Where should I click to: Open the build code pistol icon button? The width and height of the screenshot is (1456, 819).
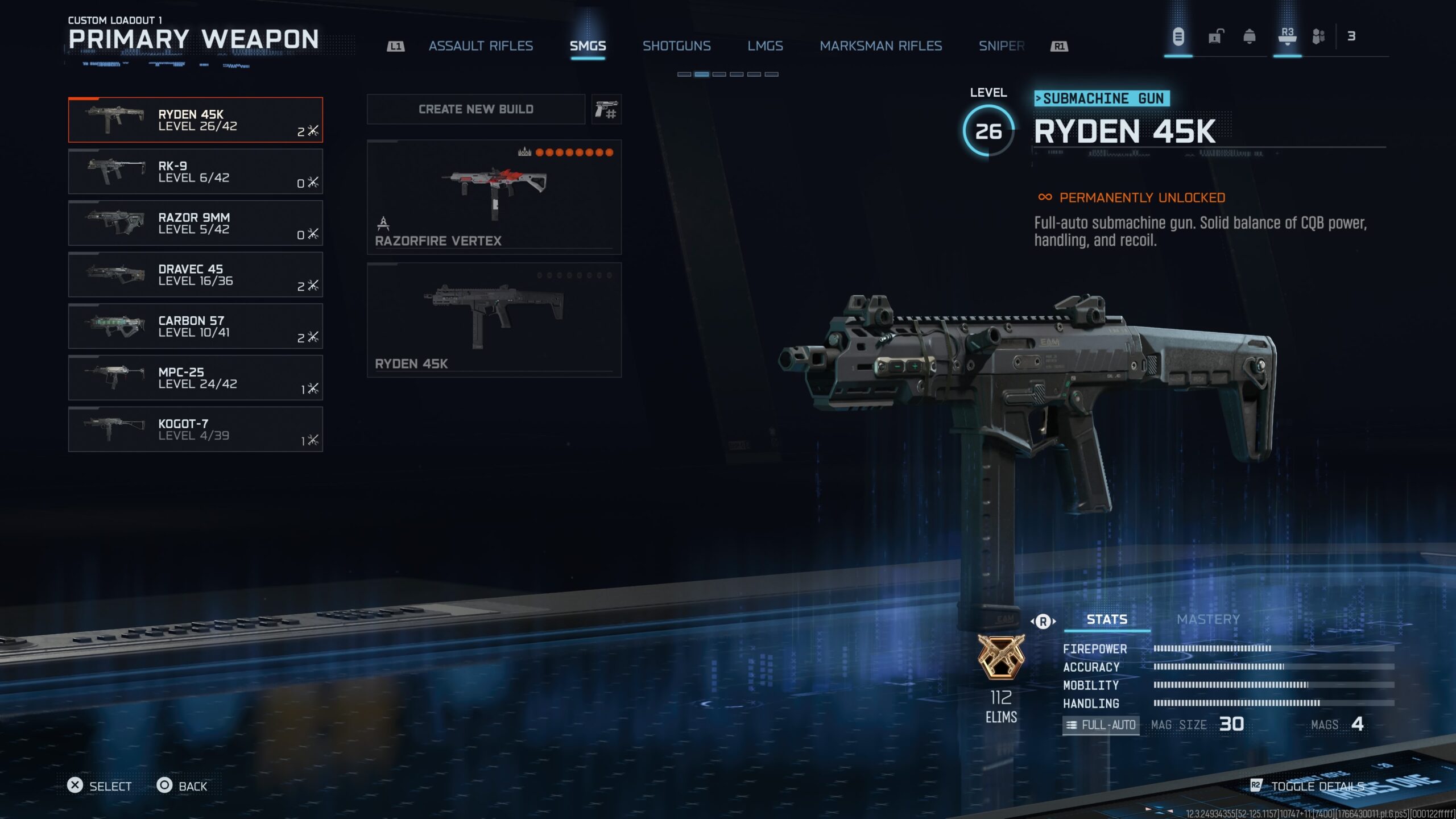pos(606,109)
